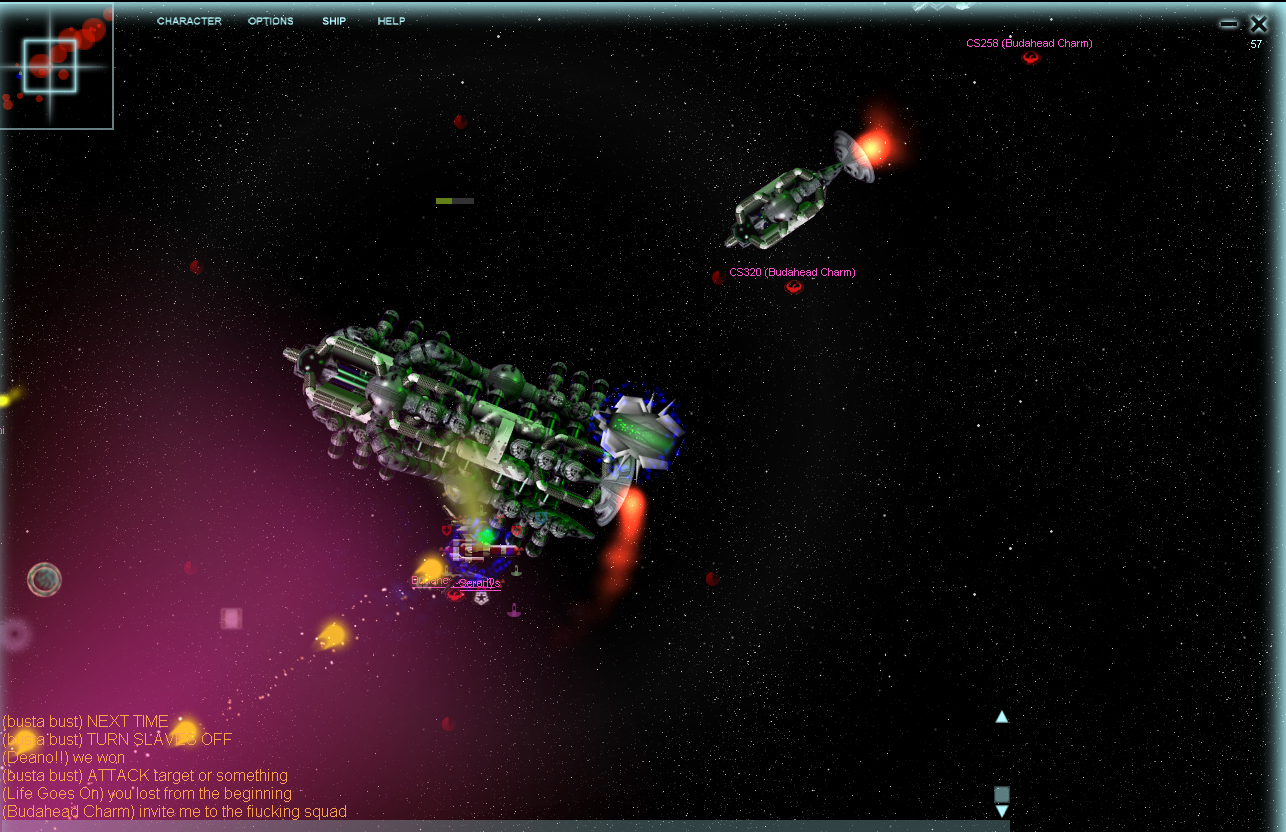Click the radar minimap
Image resolution: width=1286 pixels, height=832 pixels.
(56, 66)
